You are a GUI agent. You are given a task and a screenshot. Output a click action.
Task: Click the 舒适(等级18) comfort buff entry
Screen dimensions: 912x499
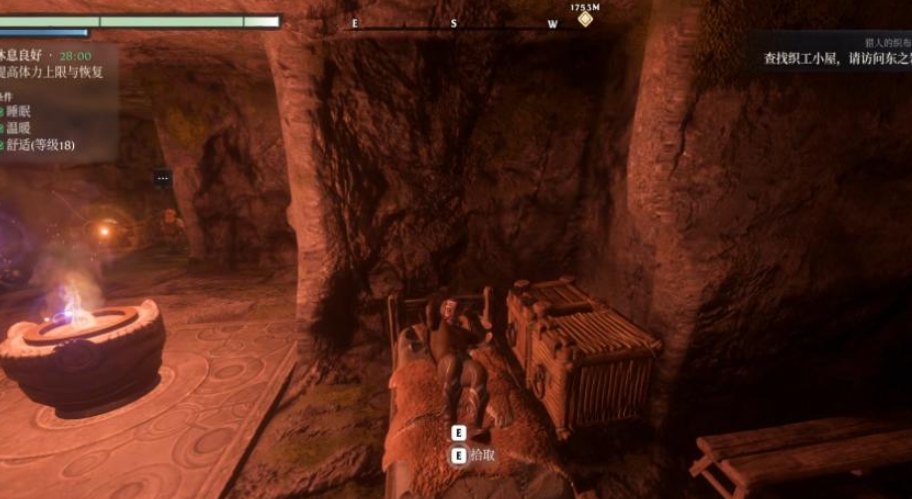click(x=38, y=146)
